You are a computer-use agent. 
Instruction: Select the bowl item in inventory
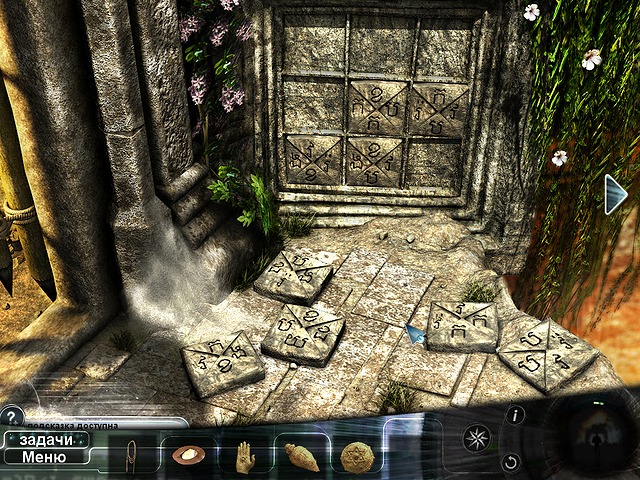(x=186, y=455)
